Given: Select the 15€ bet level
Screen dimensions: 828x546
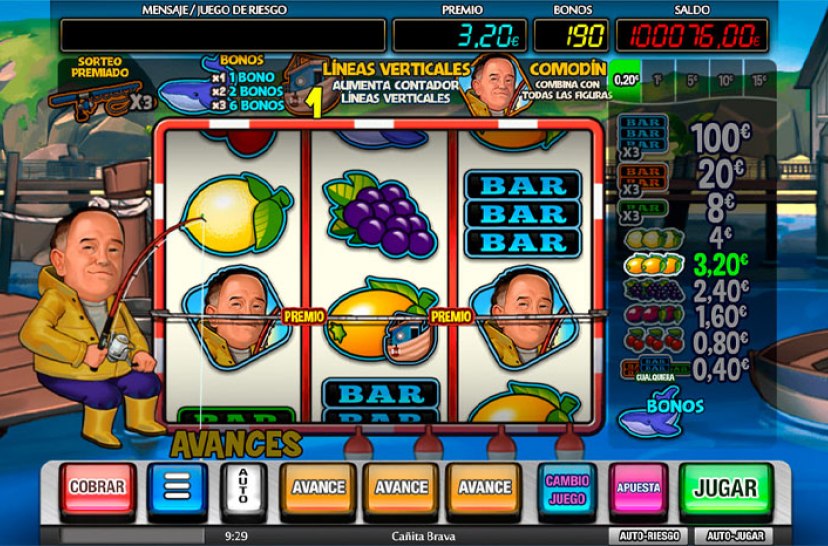Looking at the screenshot, I should (x=760, y=79).
